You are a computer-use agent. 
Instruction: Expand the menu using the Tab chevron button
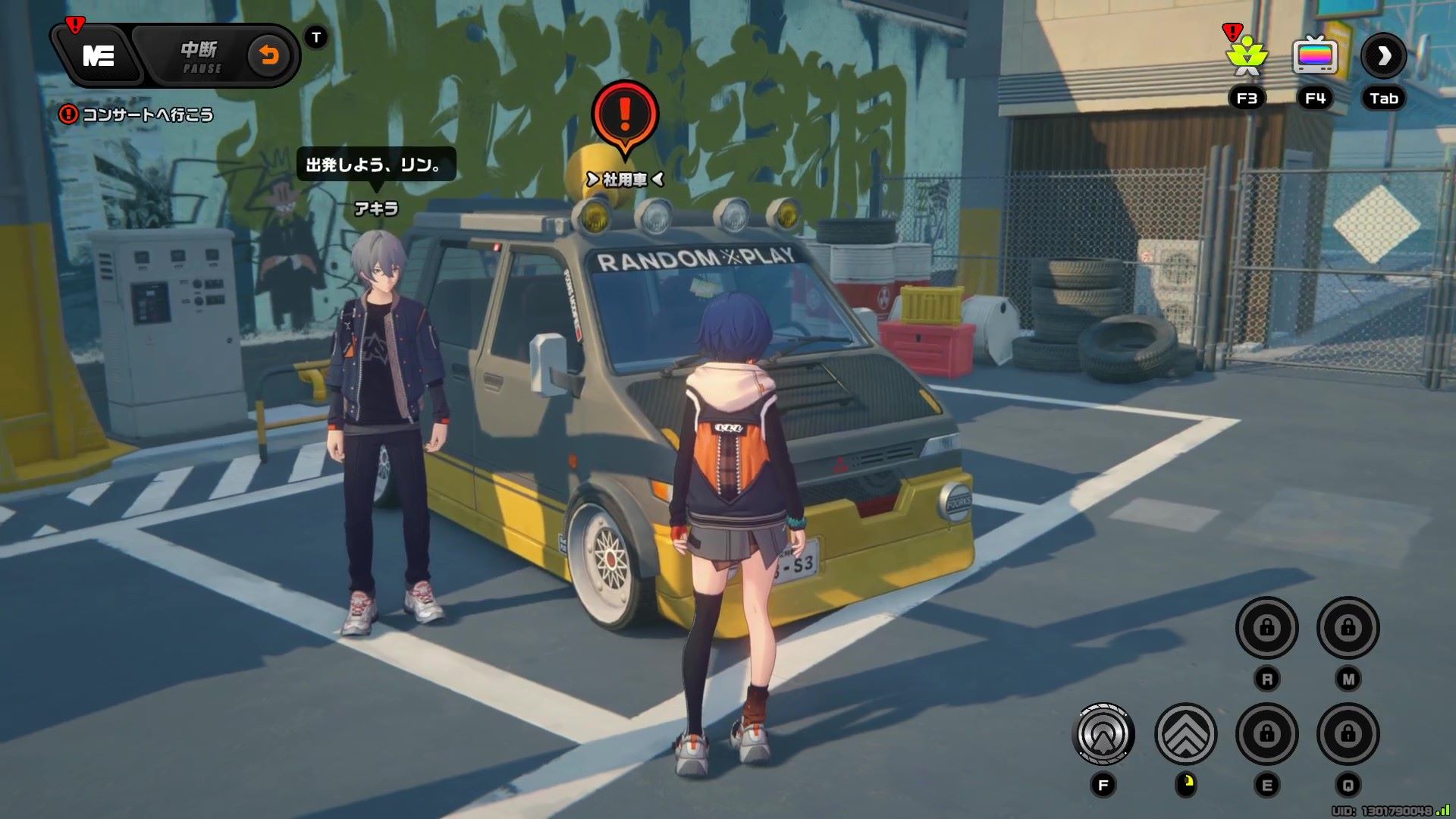pyautogui.click(x=1383, y=58)
